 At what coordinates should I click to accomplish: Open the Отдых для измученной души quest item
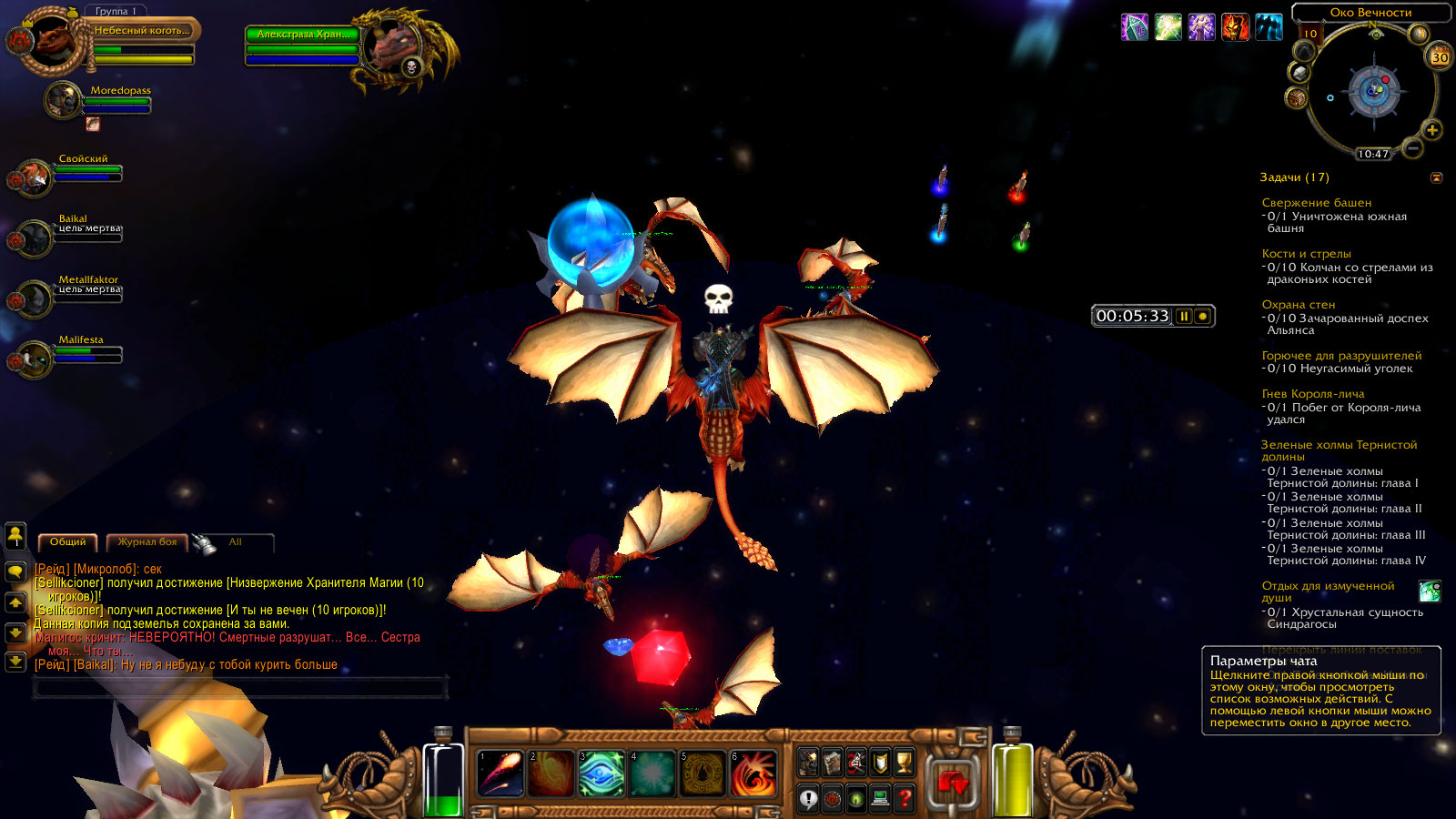(x=1430, y=591)
